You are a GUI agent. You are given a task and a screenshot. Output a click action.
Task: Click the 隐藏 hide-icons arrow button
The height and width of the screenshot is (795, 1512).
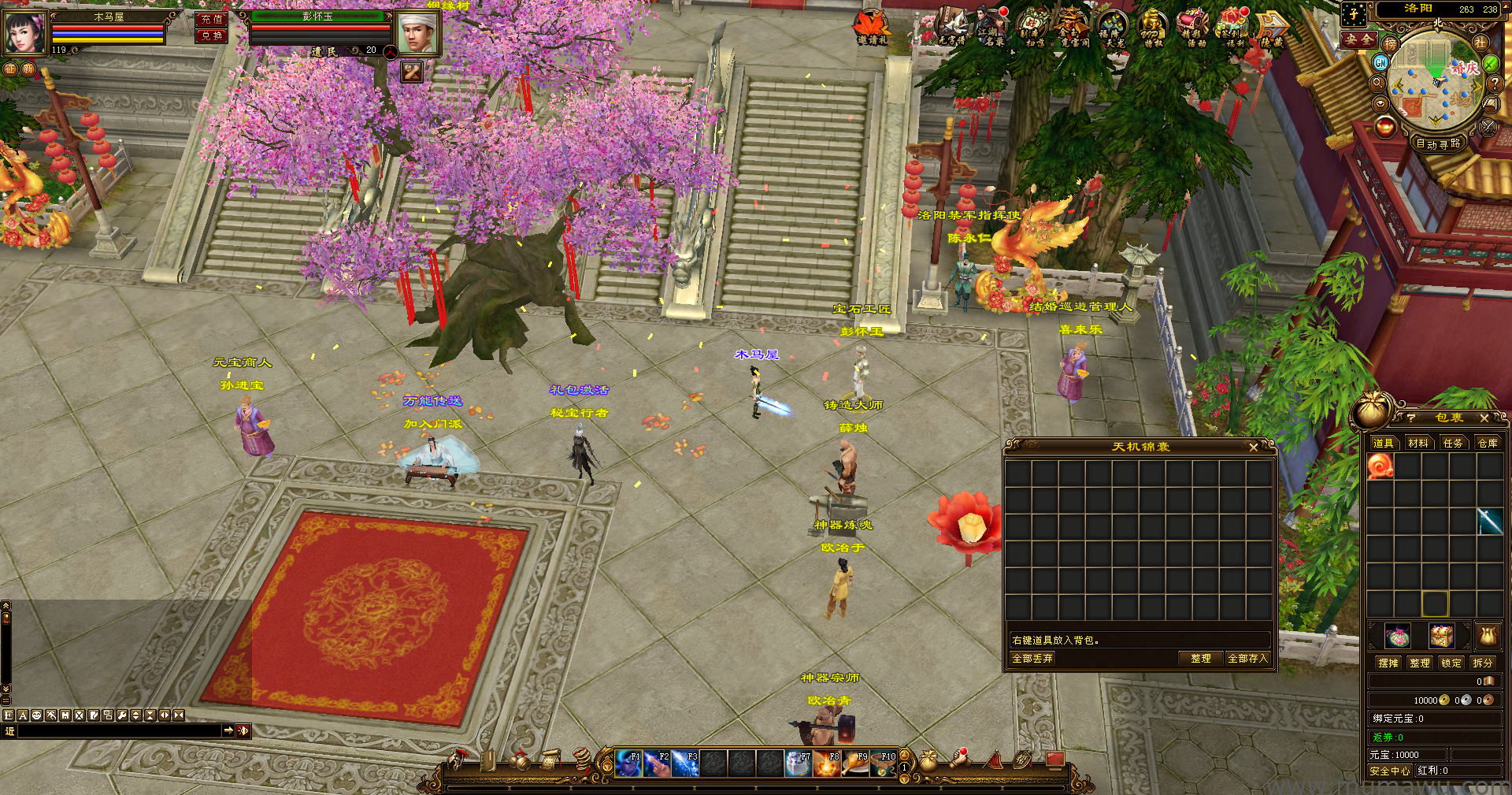1271,28
